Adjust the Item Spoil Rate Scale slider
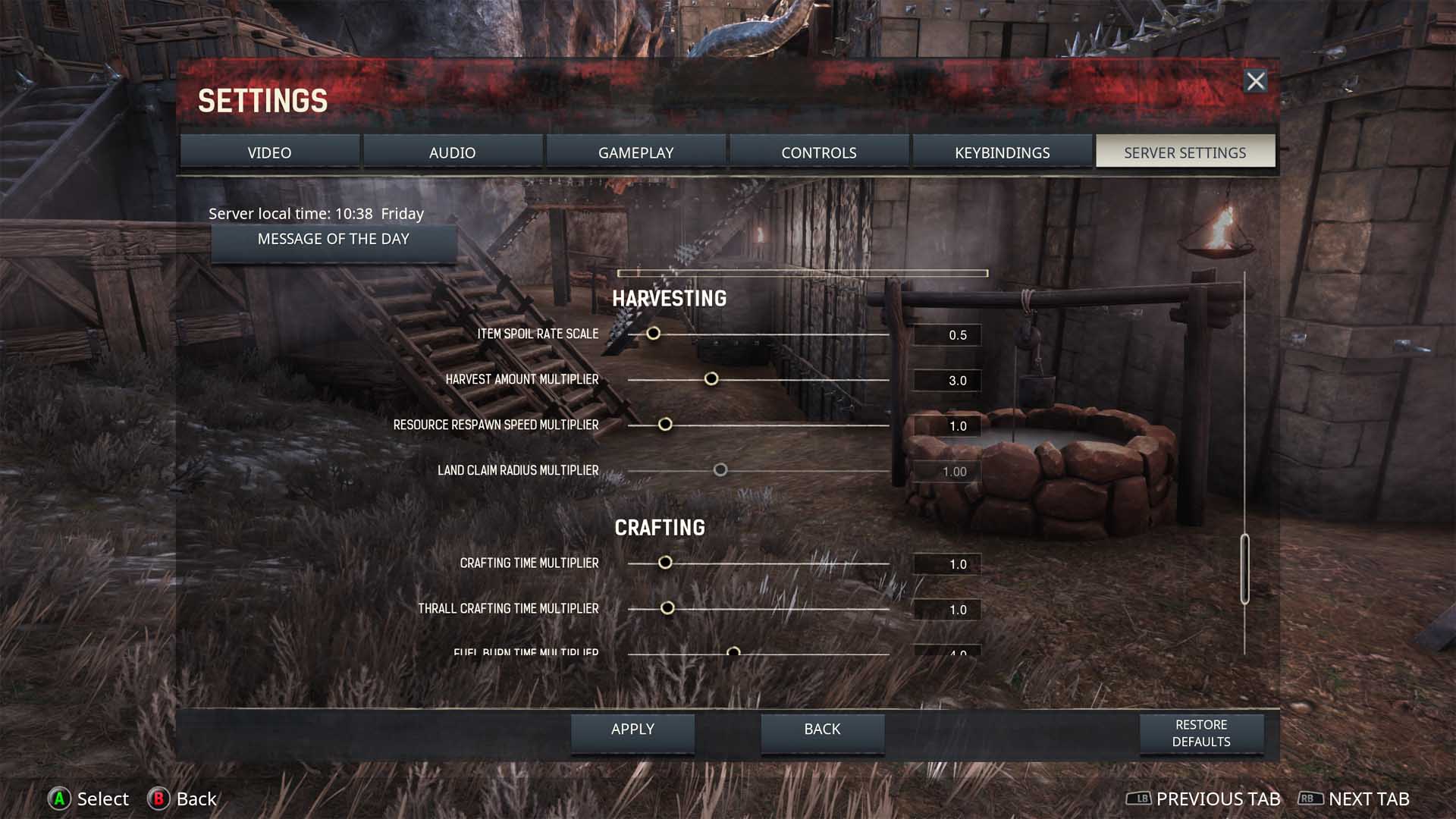Image resolution: width=1456 pixels, height=819 pixels. pyautogui.click(x=653, y=334)
